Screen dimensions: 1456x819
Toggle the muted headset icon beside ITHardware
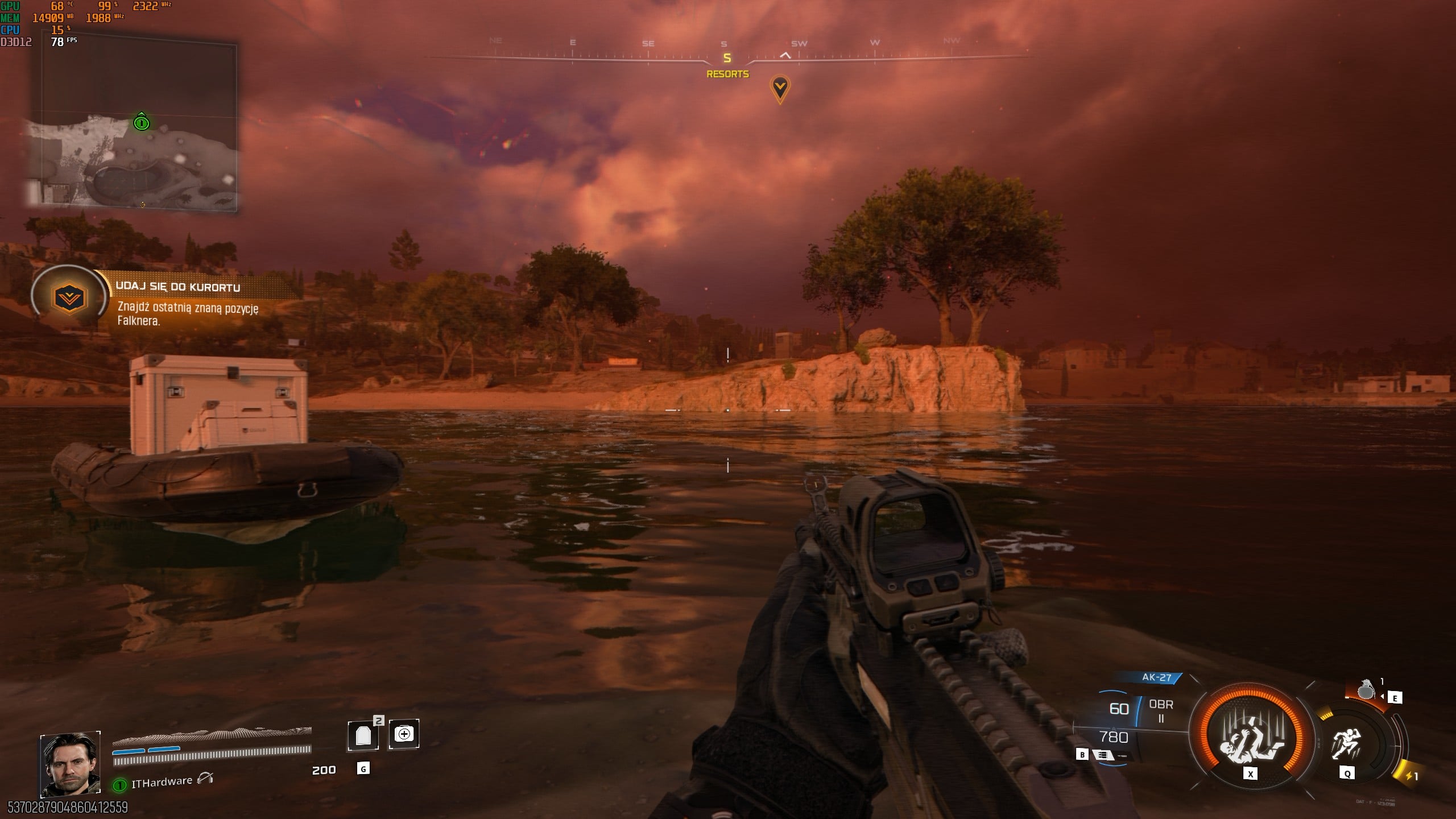(x=205, y=779)
